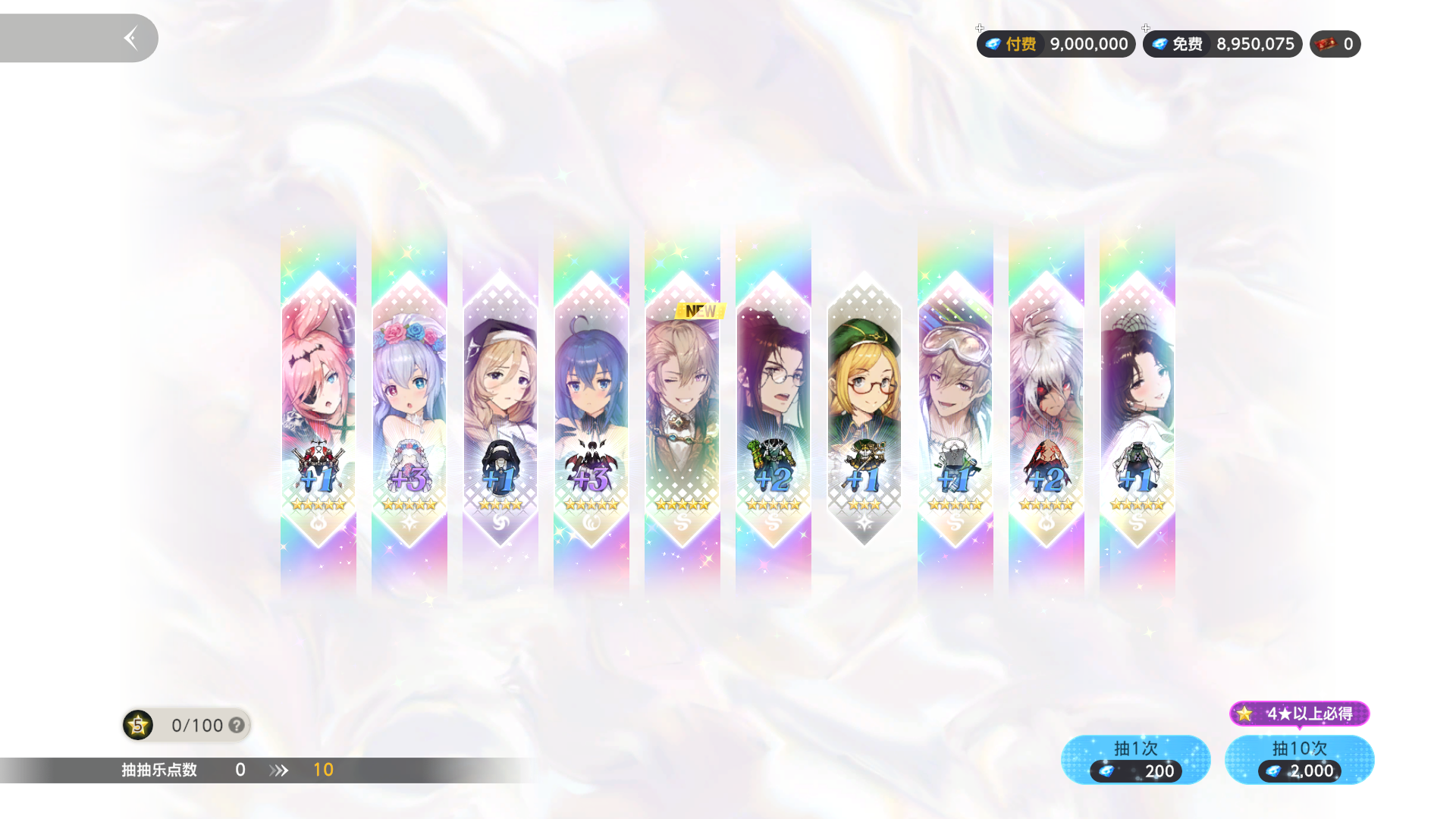Add free gems via 免费 plus icon
The image size is (1456, 819).
[1146, 29]
